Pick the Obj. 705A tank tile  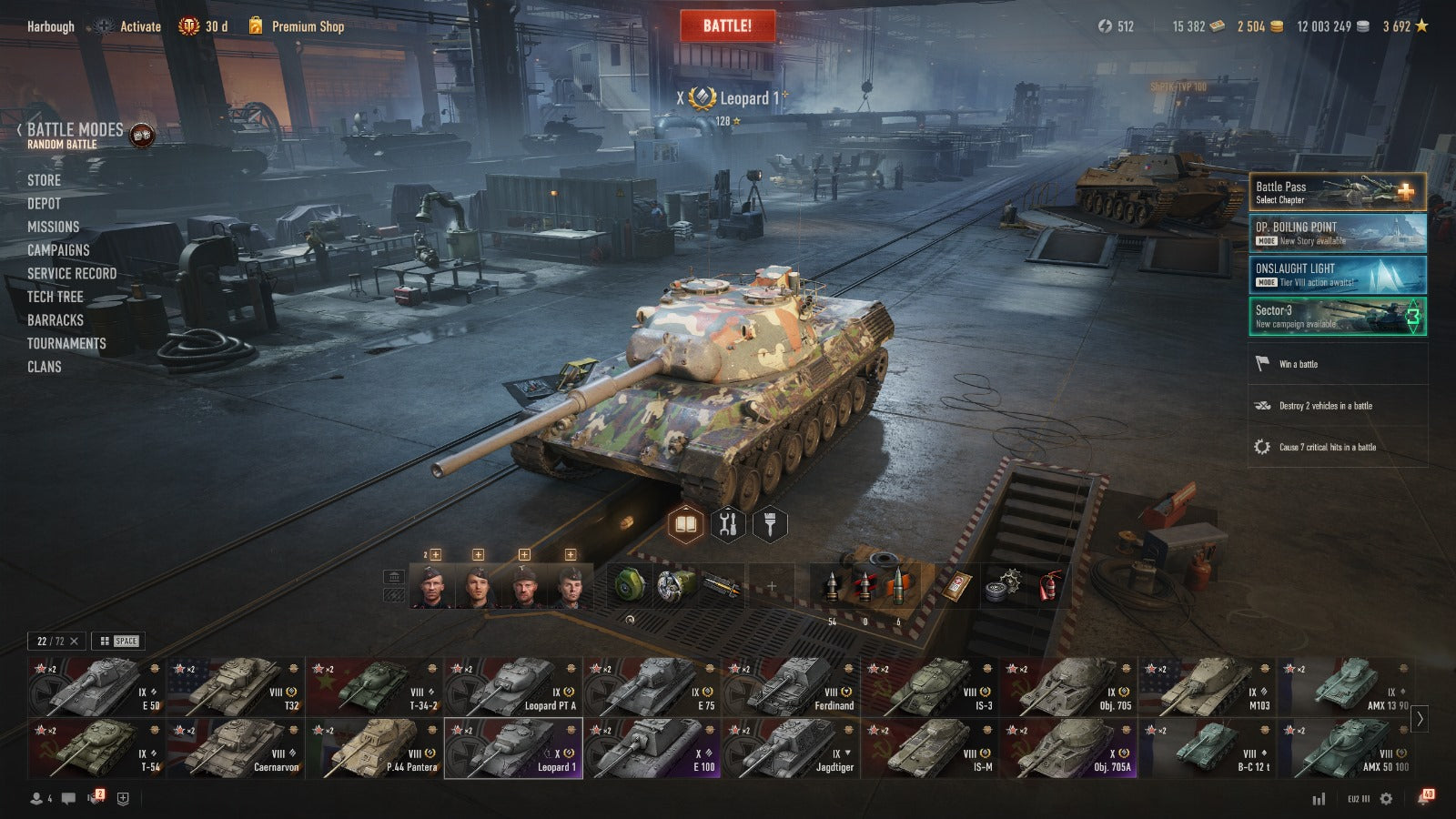(1067, 748)
